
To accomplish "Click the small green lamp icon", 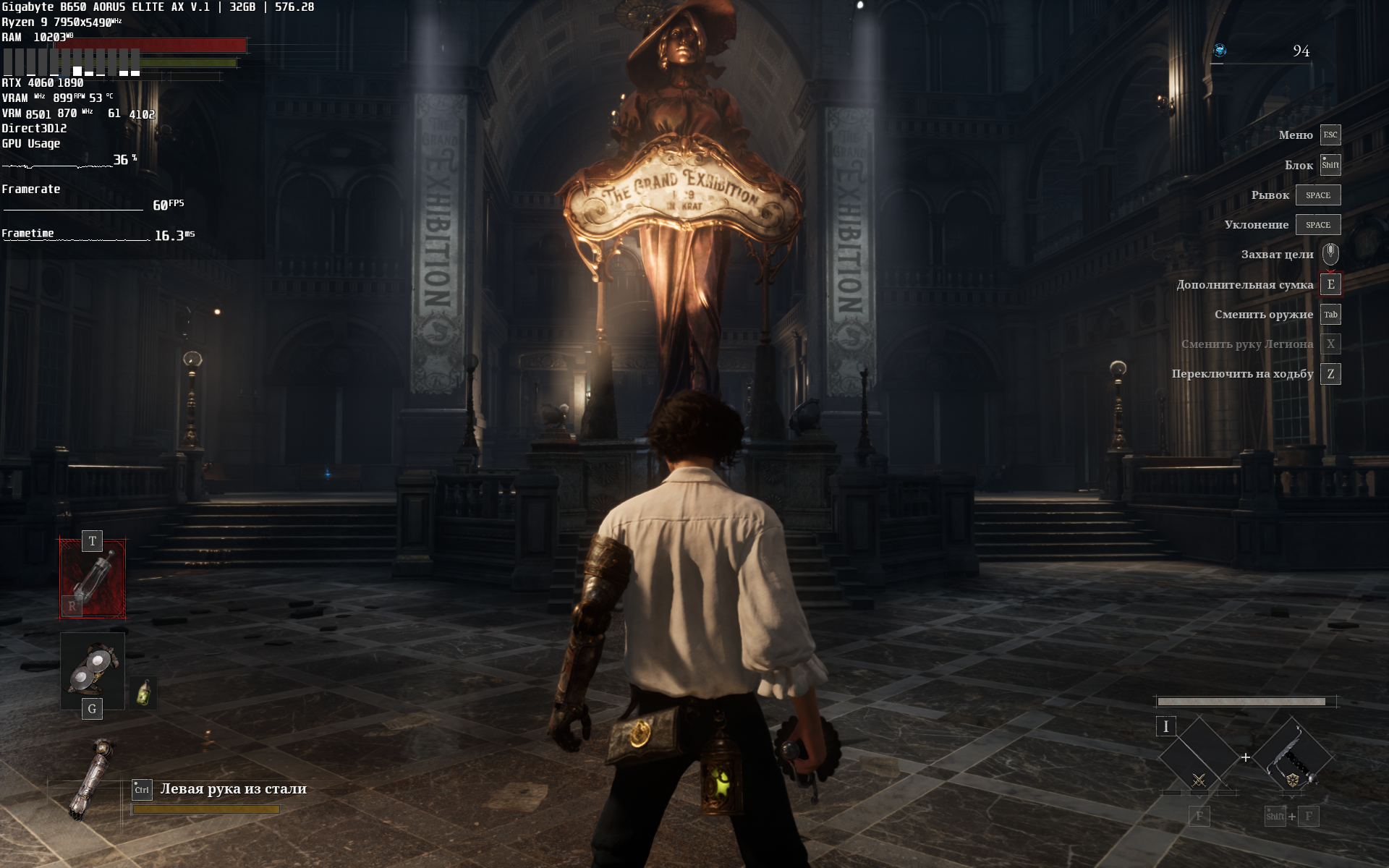I will tap(144, 693).
